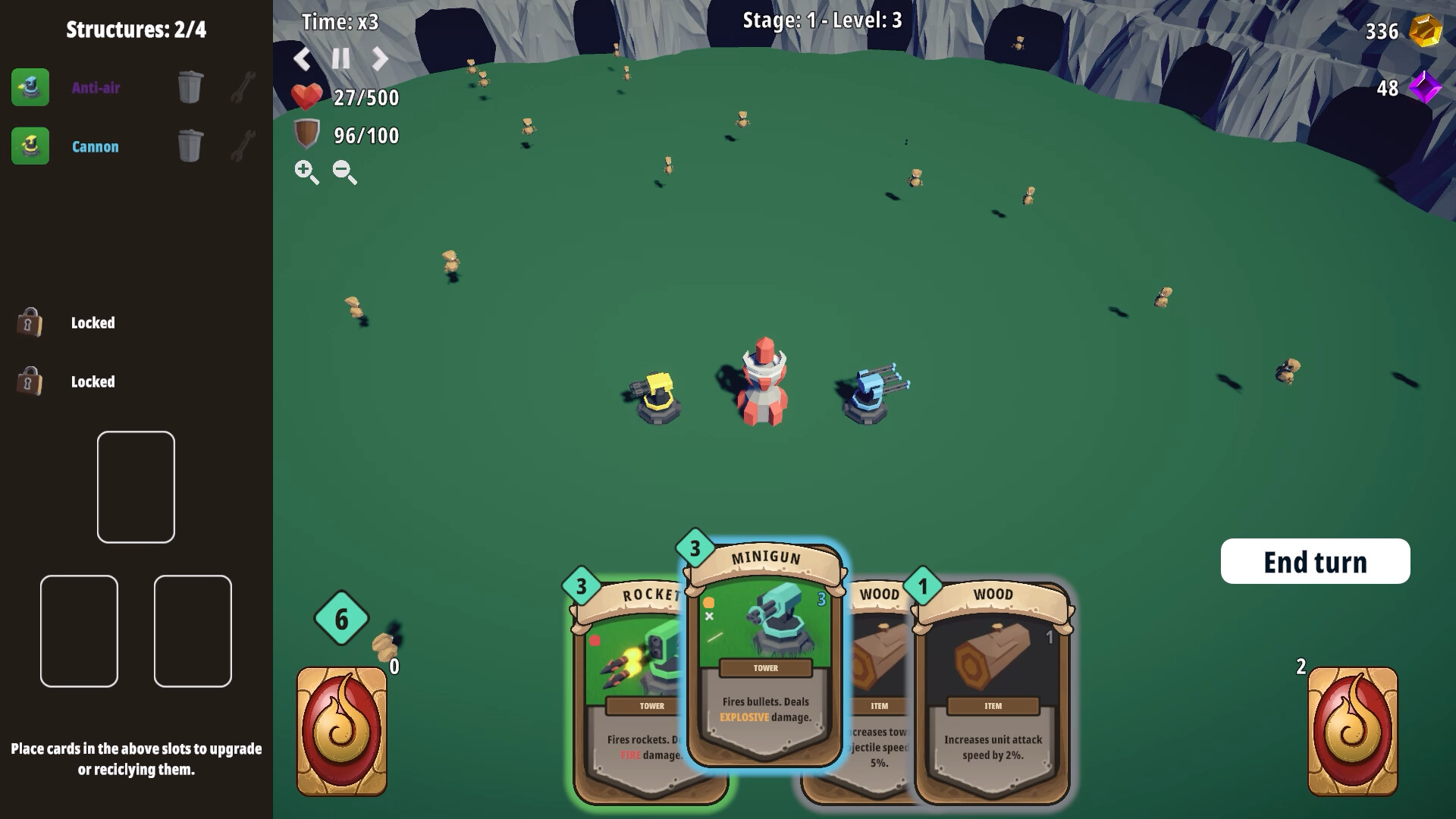Click the trash icon next to Anti-air
This screenshot has width=1456, height=819.
(190, 86)
